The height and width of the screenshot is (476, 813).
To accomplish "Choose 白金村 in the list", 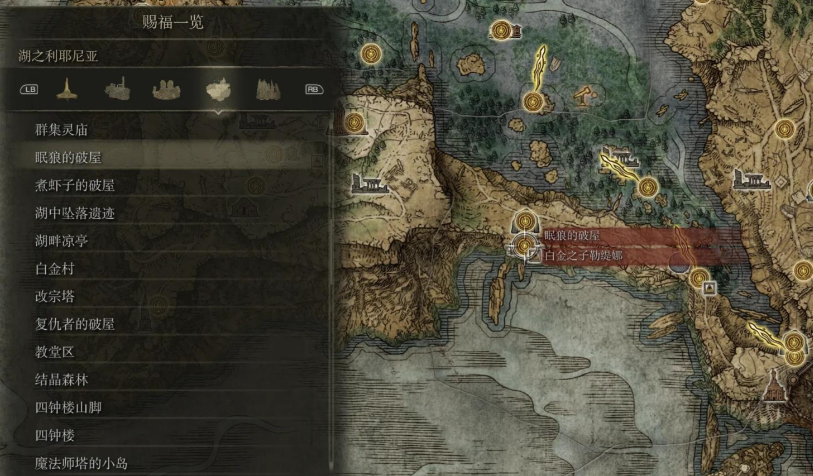I will (x=55, y=269).
